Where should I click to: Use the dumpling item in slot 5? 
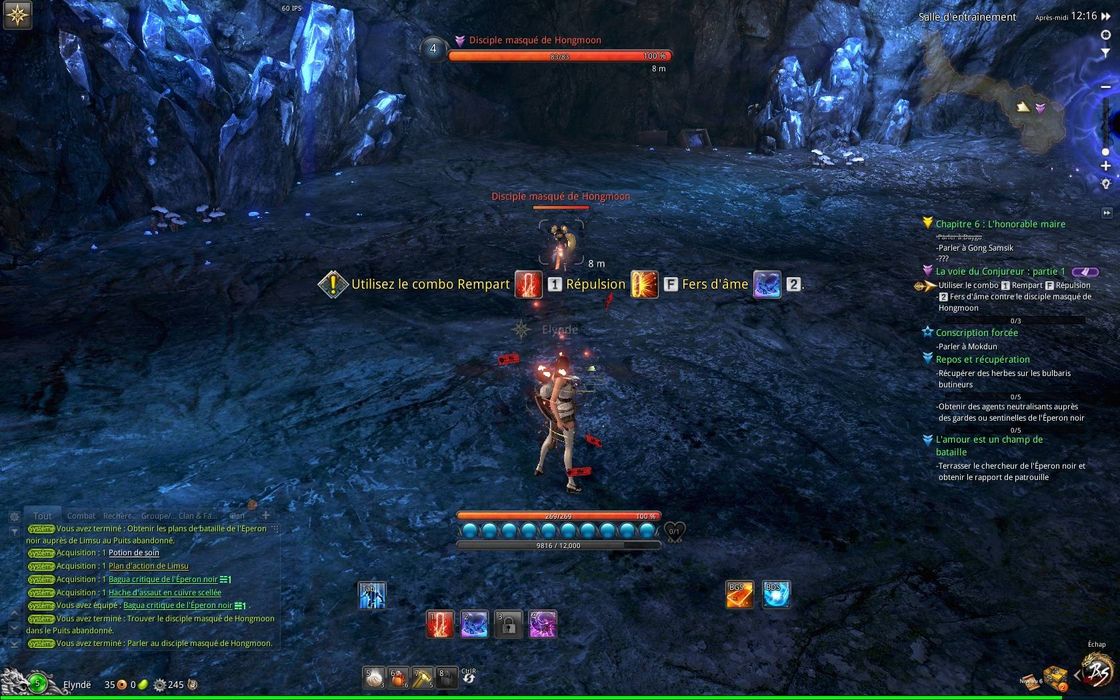(374, 678)
